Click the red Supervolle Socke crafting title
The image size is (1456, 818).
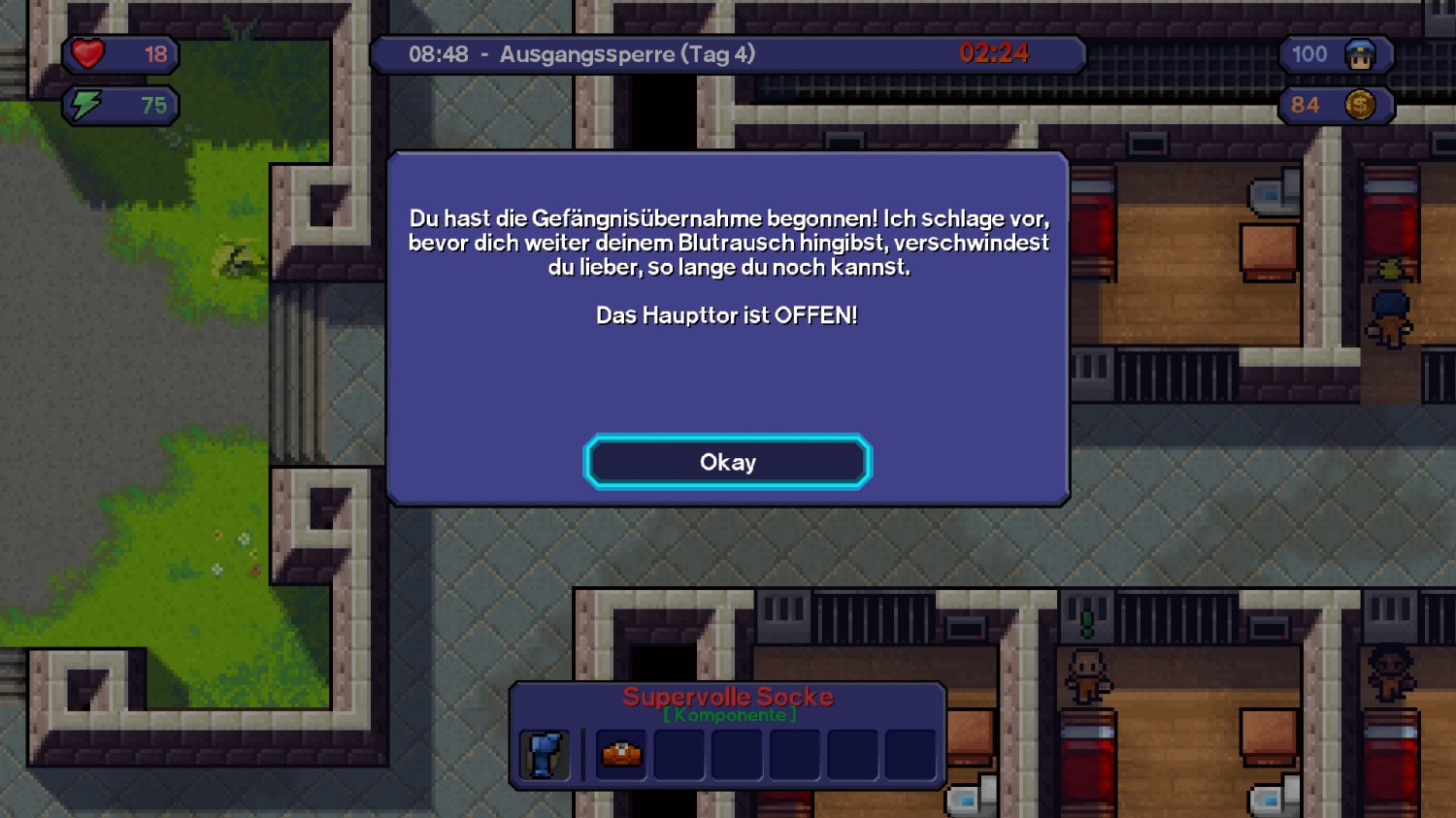729,696
